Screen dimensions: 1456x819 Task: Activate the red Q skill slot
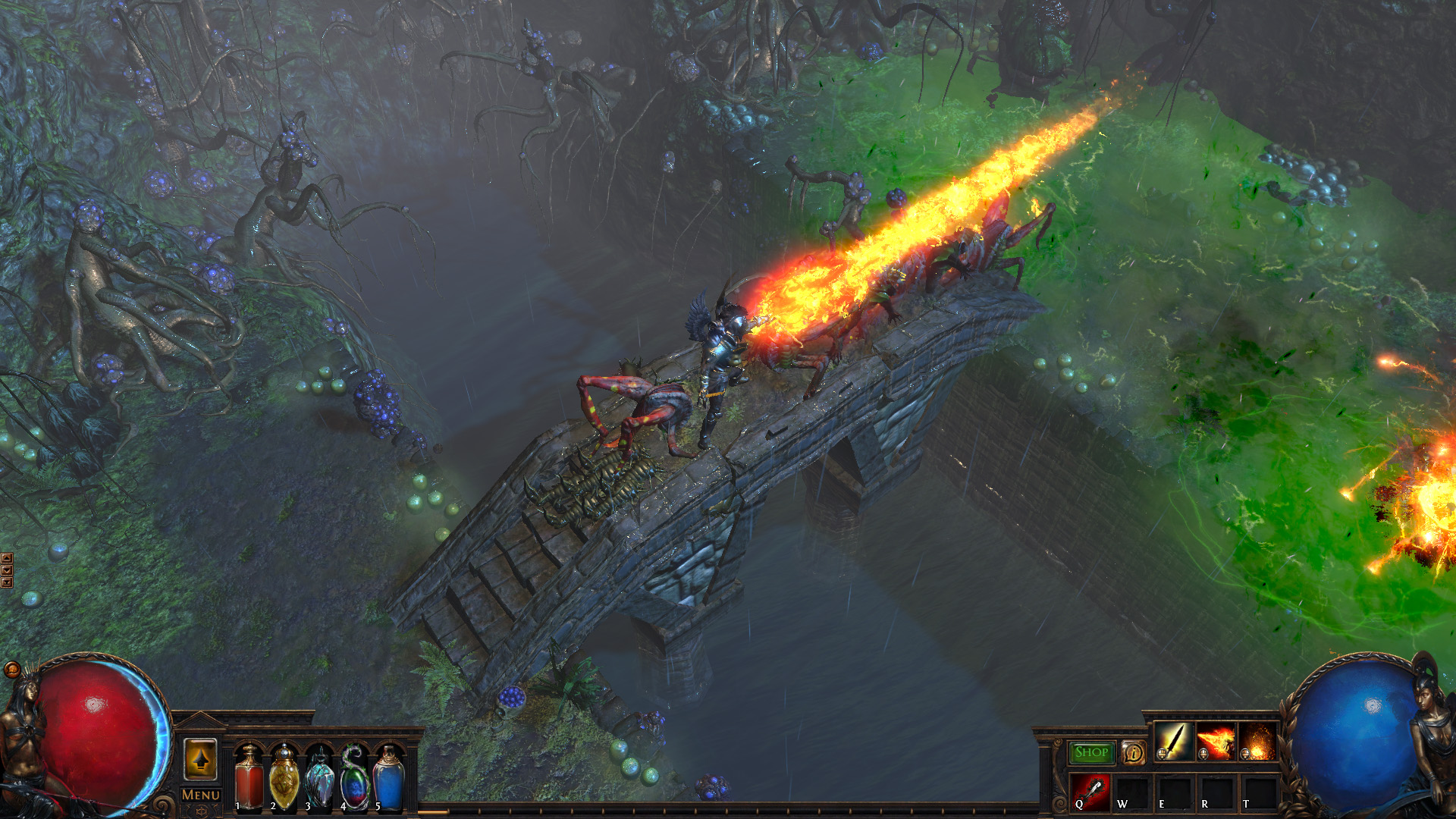(x=1090, y=793)
